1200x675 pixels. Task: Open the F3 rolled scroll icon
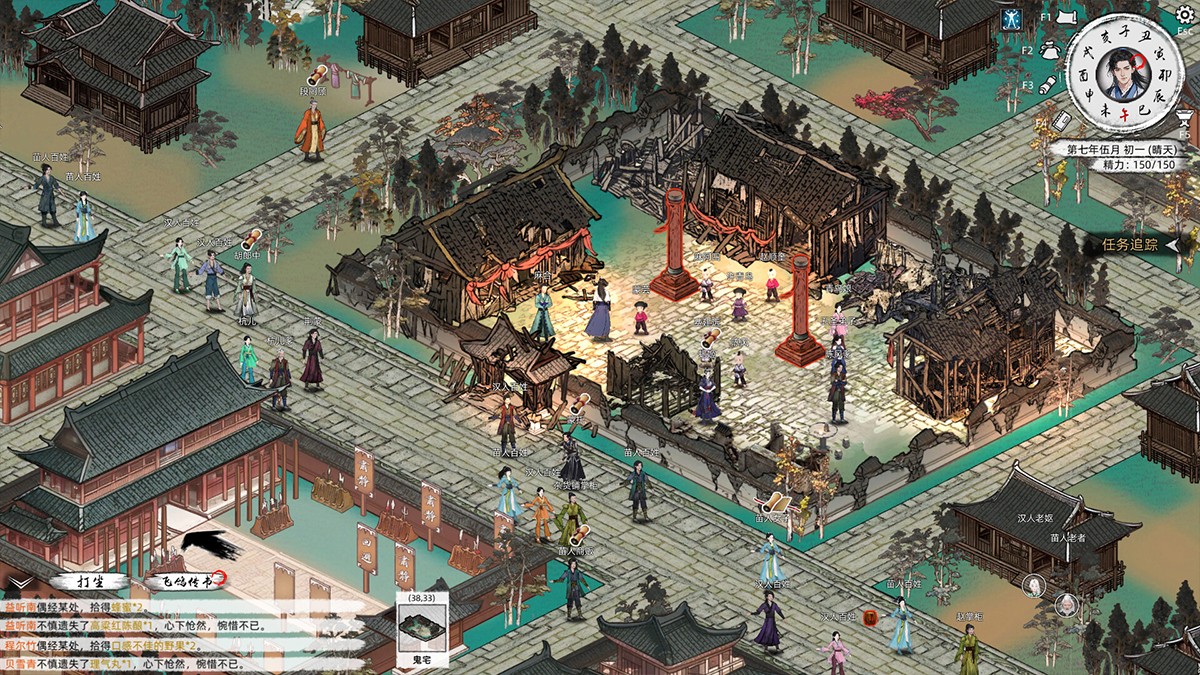[1051, 84]
